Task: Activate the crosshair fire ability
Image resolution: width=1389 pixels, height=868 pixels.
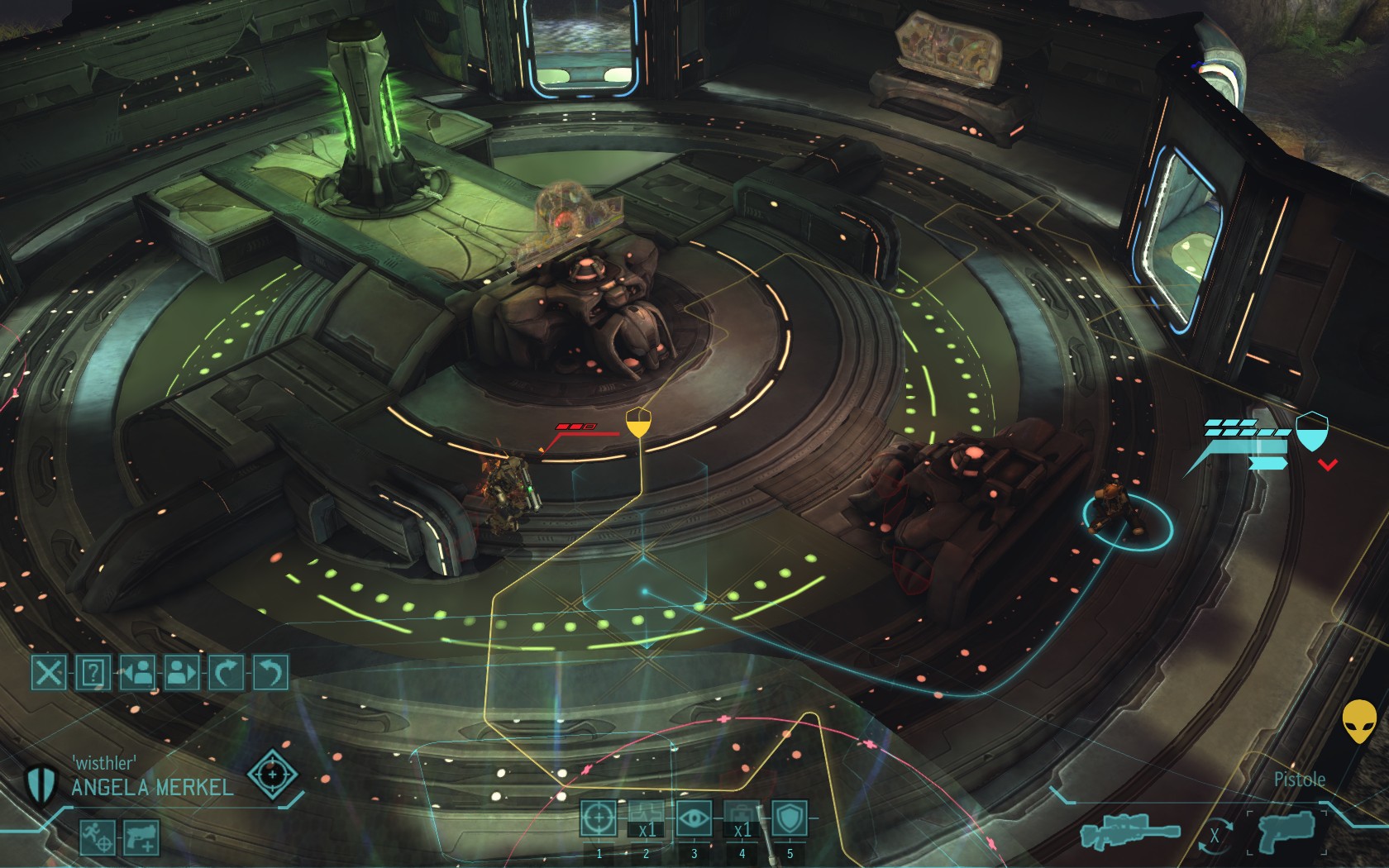Action: click(598, 818)
